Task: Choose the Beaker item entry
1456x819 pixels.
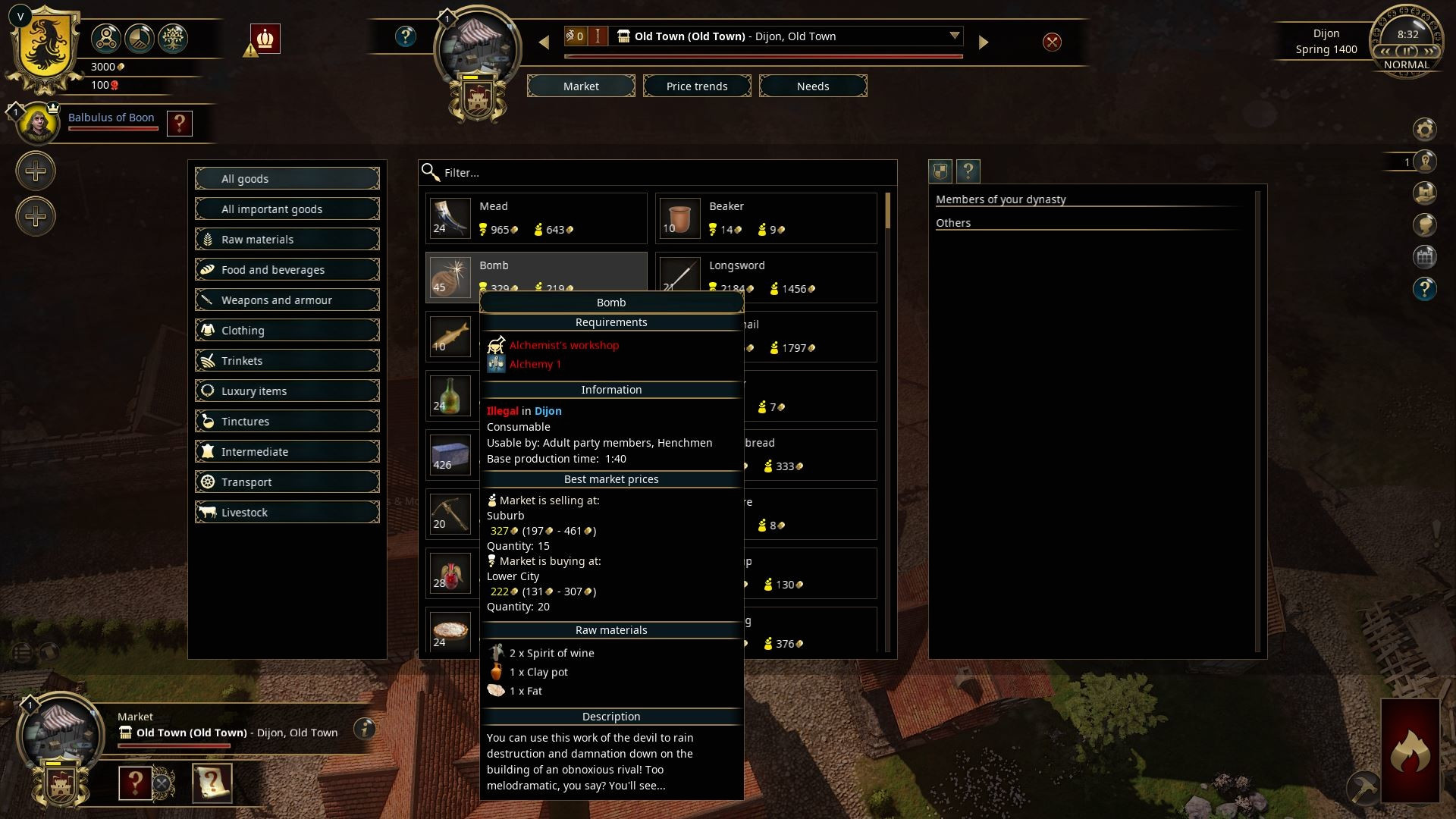Action: click(x=766, y=218)
